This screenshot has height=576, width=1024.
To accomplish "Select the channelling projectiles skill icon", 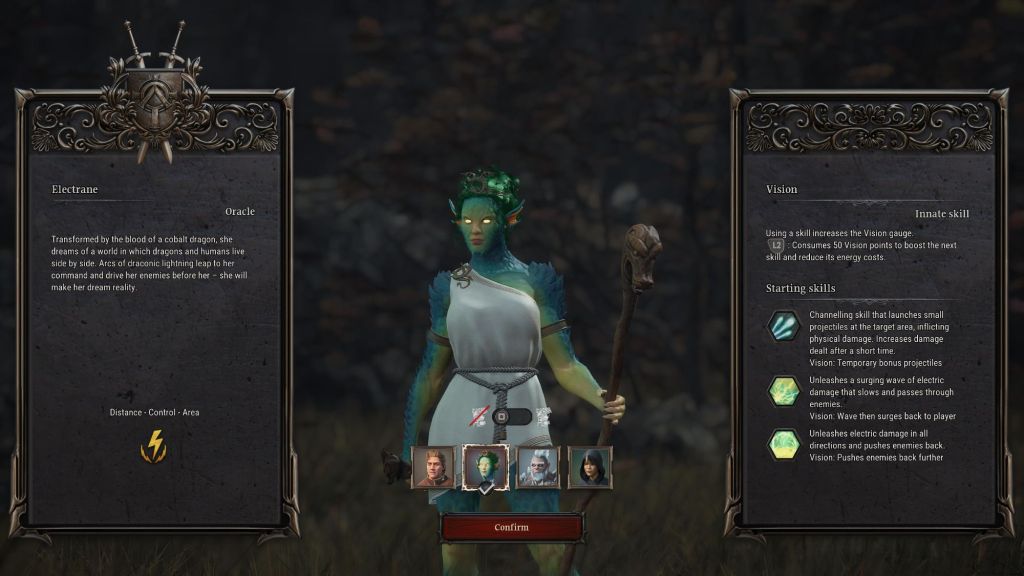I will [783, 327].
